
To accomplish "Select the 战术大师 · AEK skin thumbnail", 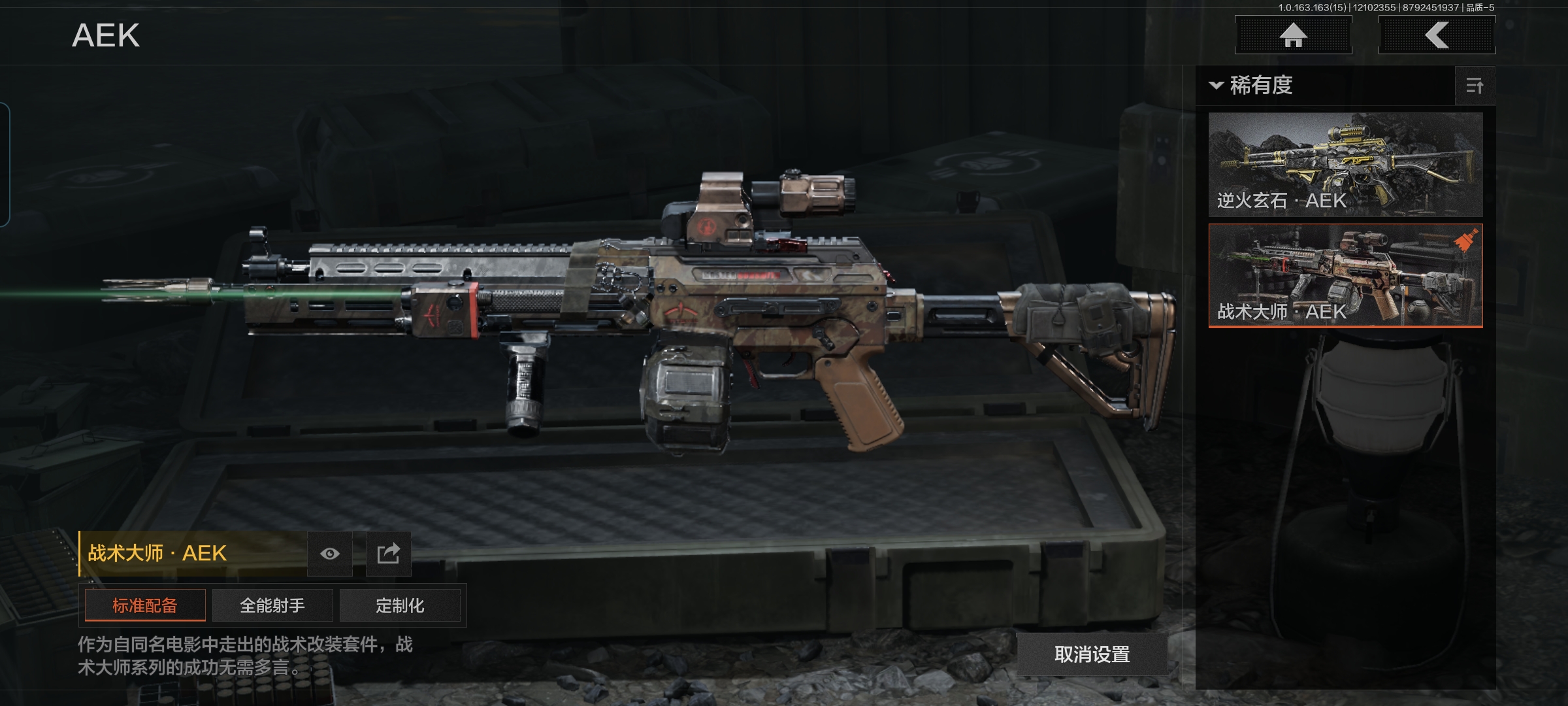I will coord(1345,275).
